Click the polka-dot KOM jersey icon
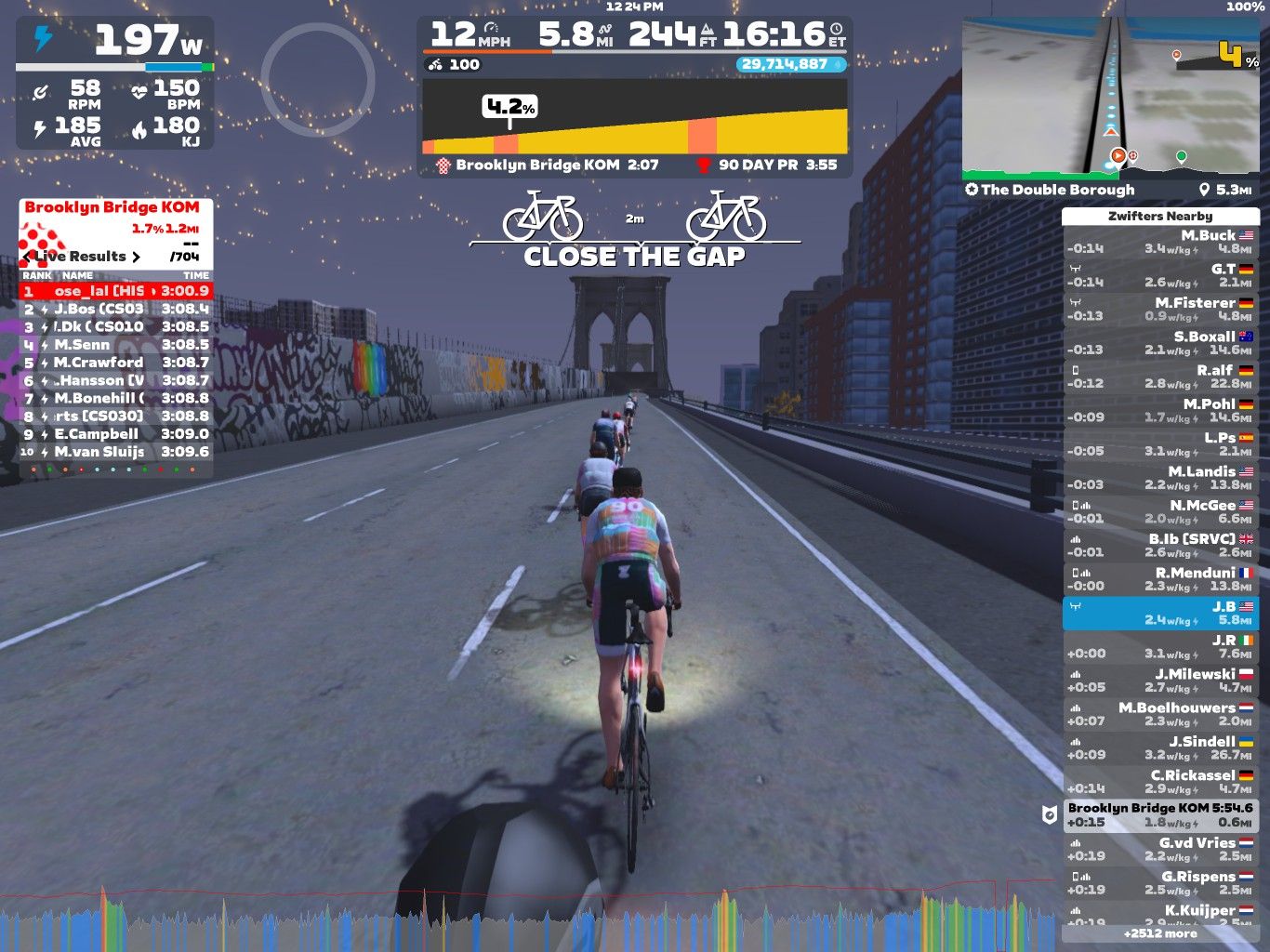The image size is (1270, 952). [x=443, y=165]
